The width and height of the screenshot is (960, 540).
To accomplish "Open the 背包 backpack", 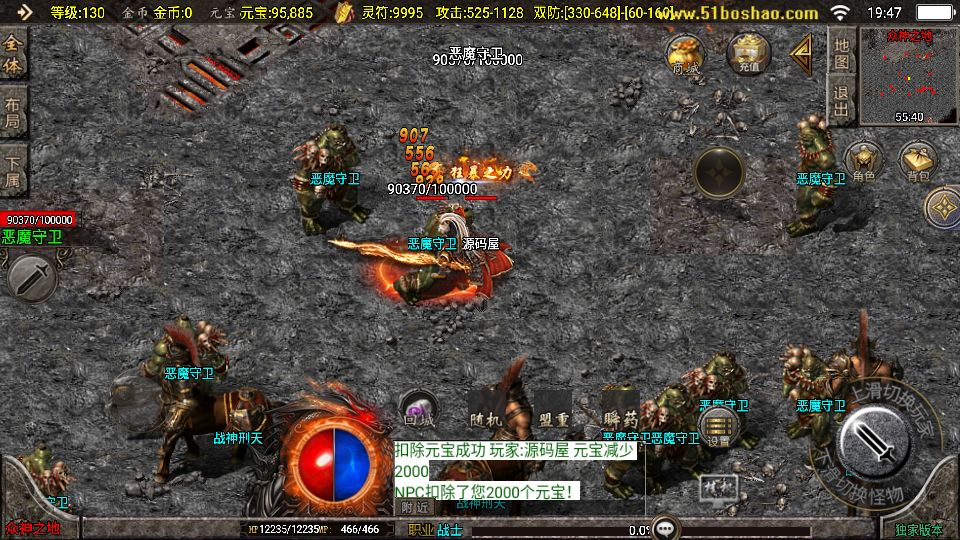I will click(x=918, y=162).
